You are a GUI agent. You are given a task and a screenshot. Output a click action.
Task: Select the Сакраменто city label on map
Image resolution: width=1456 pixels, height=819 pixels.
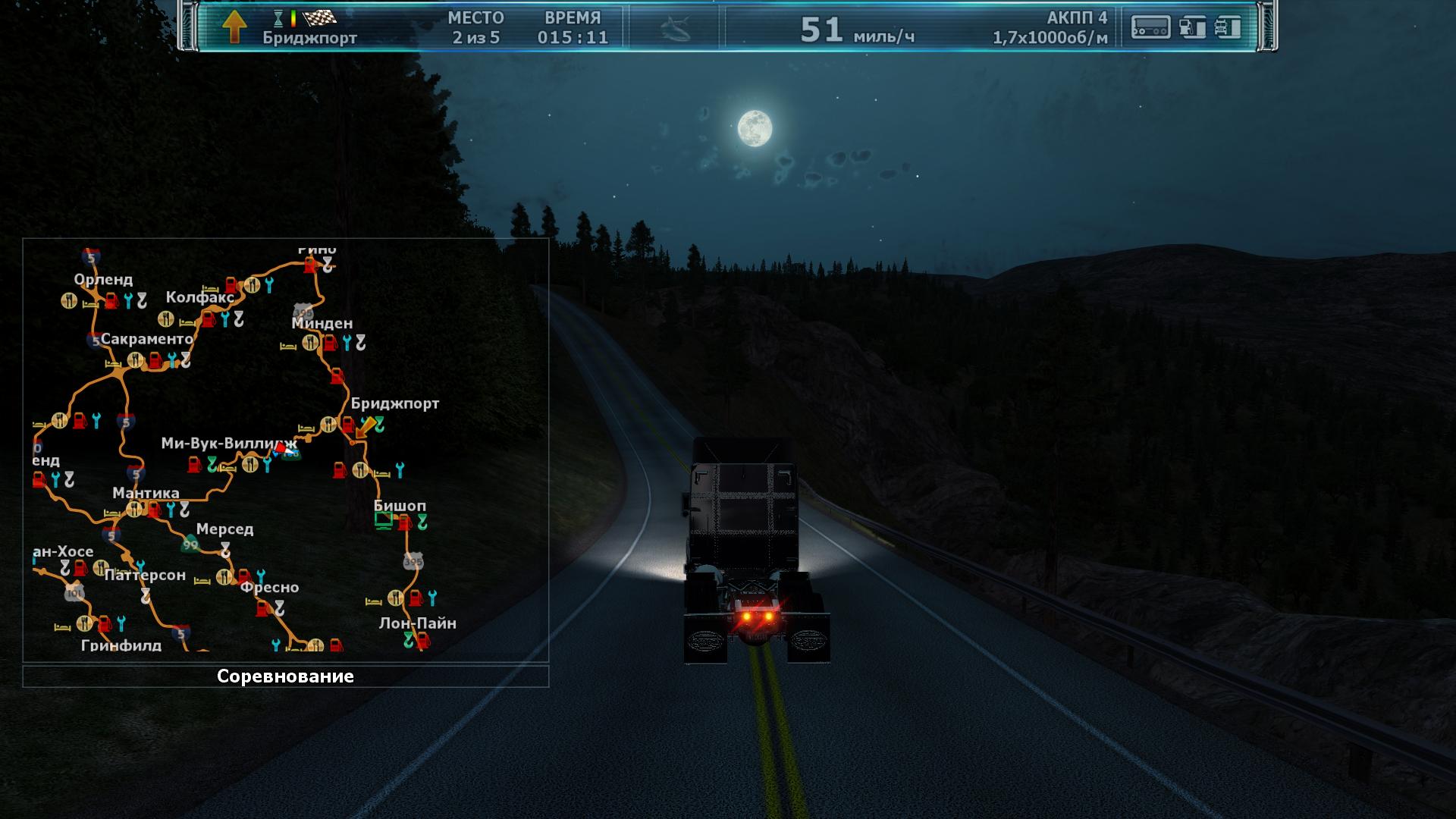(147, 339)
